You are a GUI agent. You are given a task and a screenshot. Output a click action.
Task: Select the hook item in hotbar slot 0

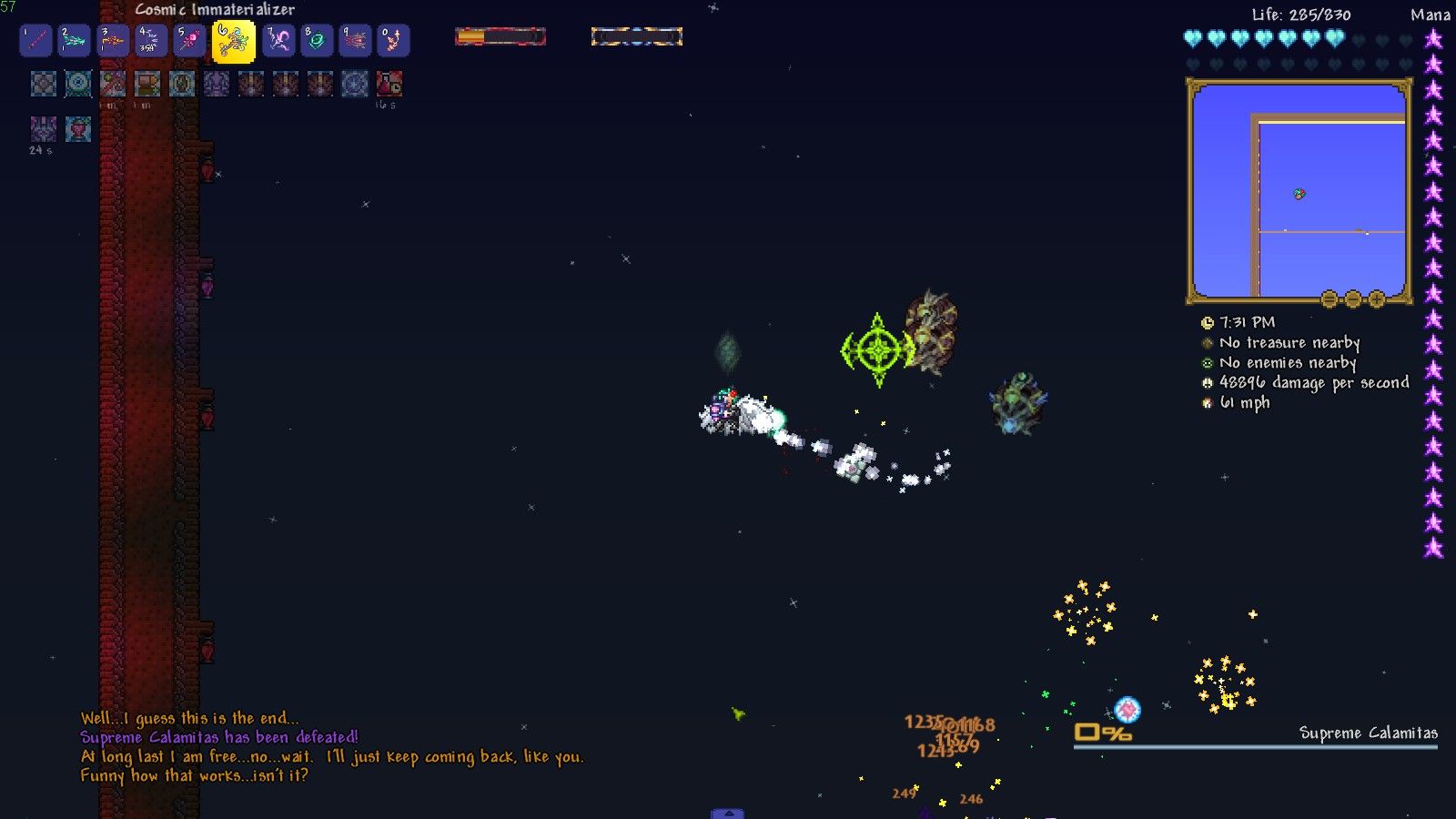click(393, 40)
